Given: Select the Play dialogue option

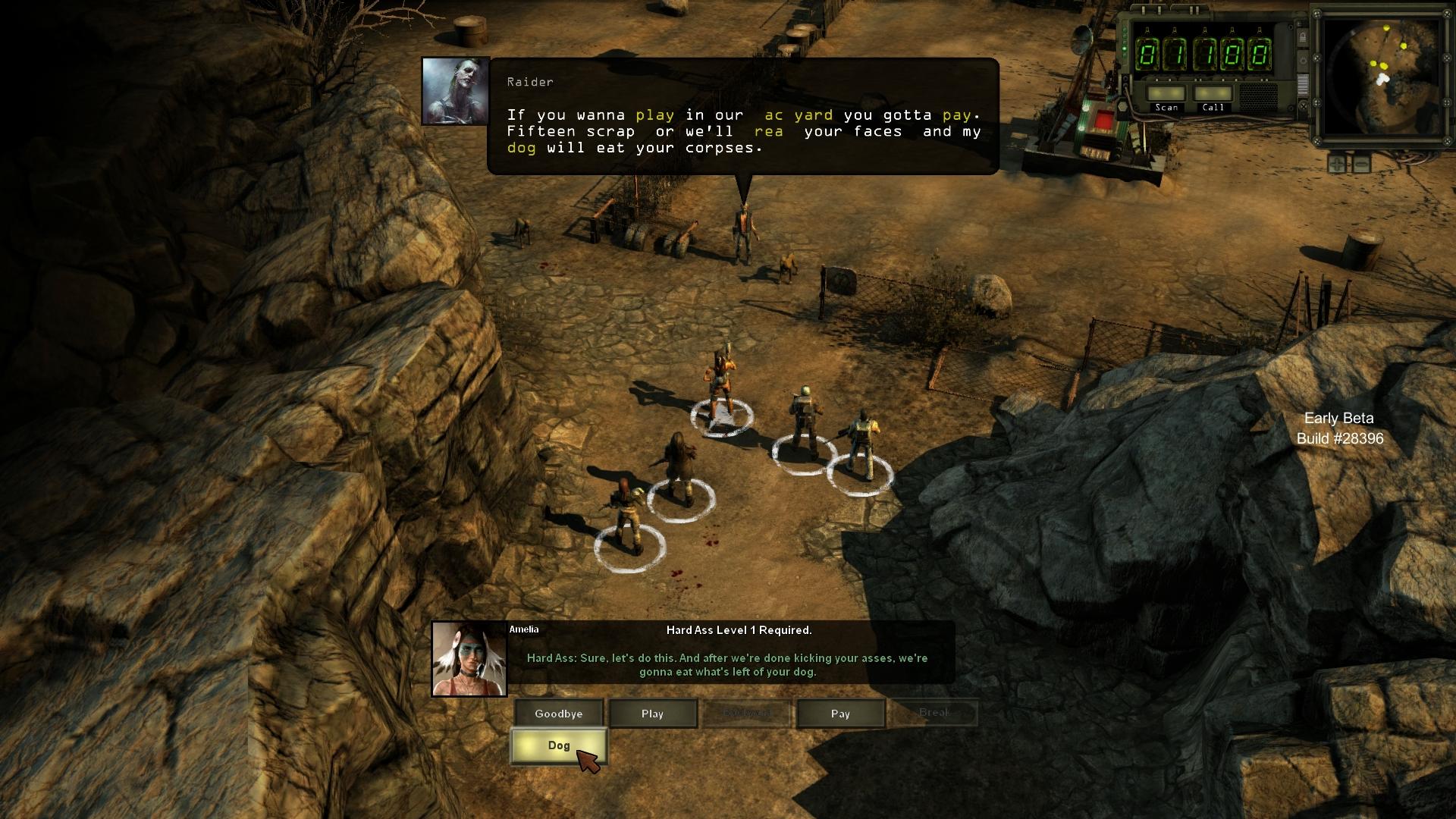Looking at the screenshot, I should coord(652,714).
